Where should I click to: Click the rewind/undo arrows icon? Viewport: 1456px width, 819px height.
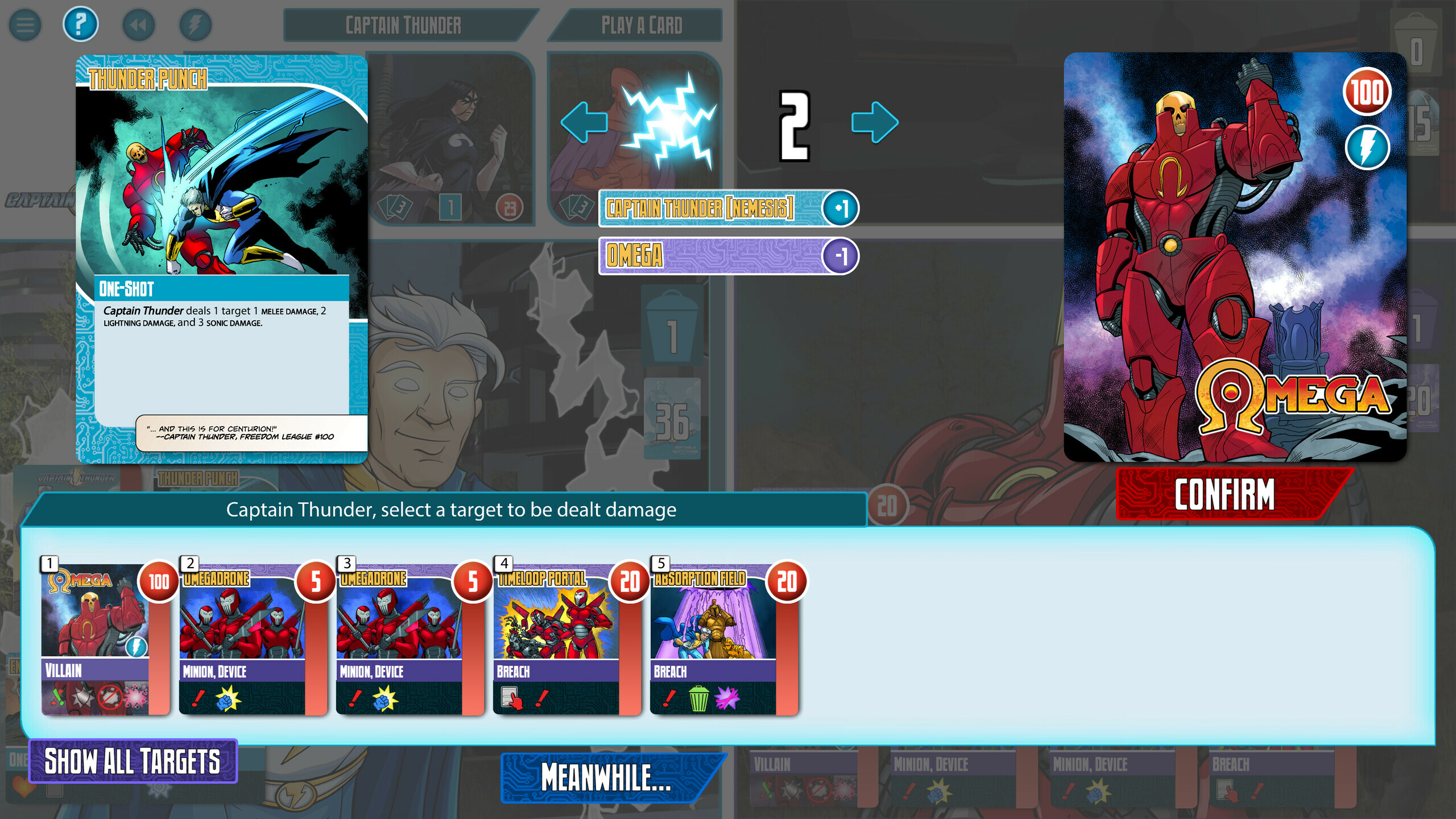point(138,24)
